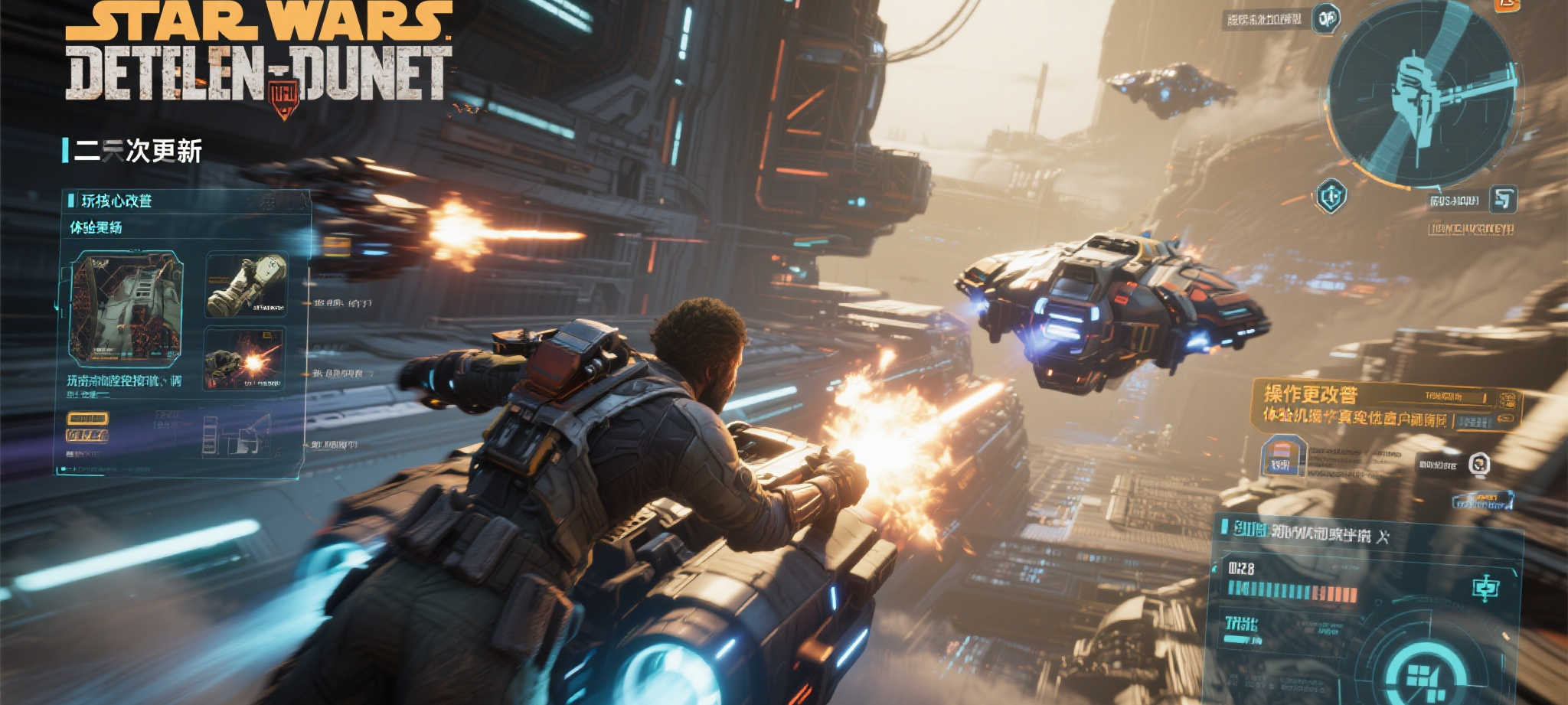Select the hexagon icon left of the radar's top edge

click(x=1326, y=18)
